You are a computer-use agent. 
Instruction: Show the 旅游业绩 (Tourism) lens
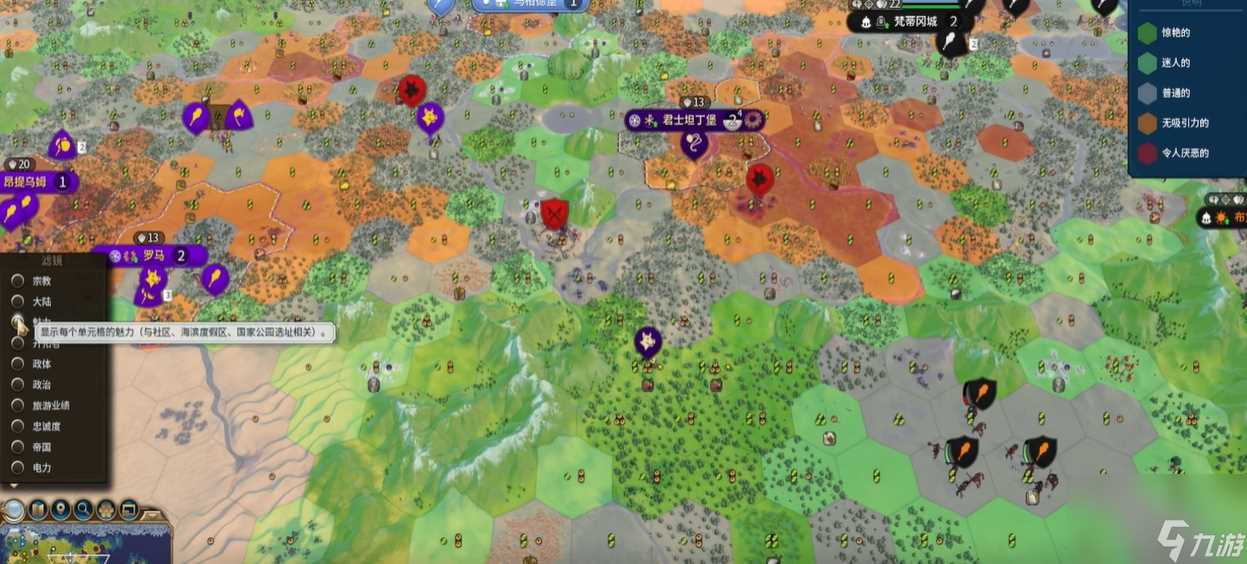pyautogui.click(x=18, y=405)
